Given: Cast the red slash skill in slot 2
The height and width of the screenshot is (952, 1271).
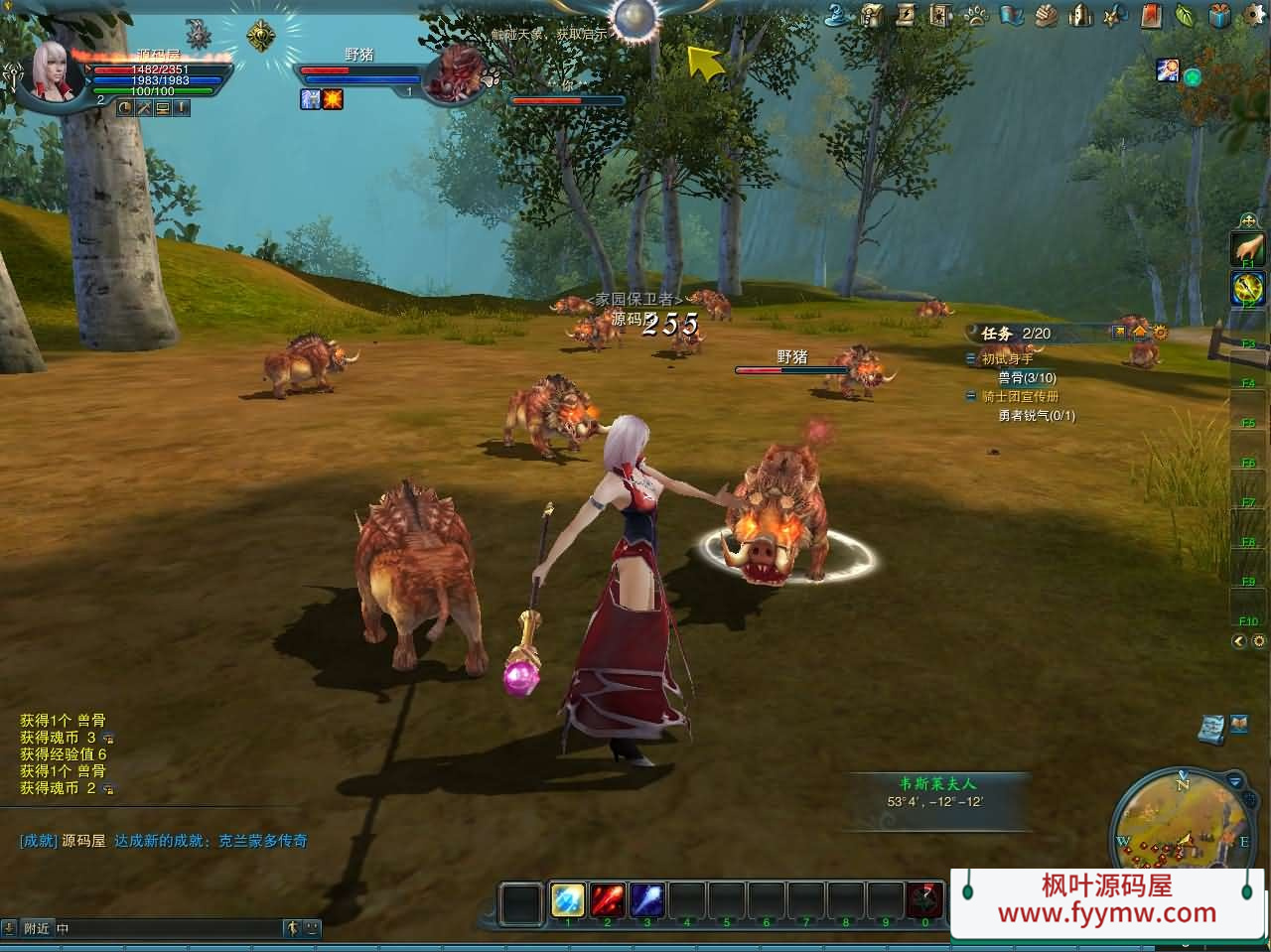Looking at the screenshot, I should click(x=608, y=899).
